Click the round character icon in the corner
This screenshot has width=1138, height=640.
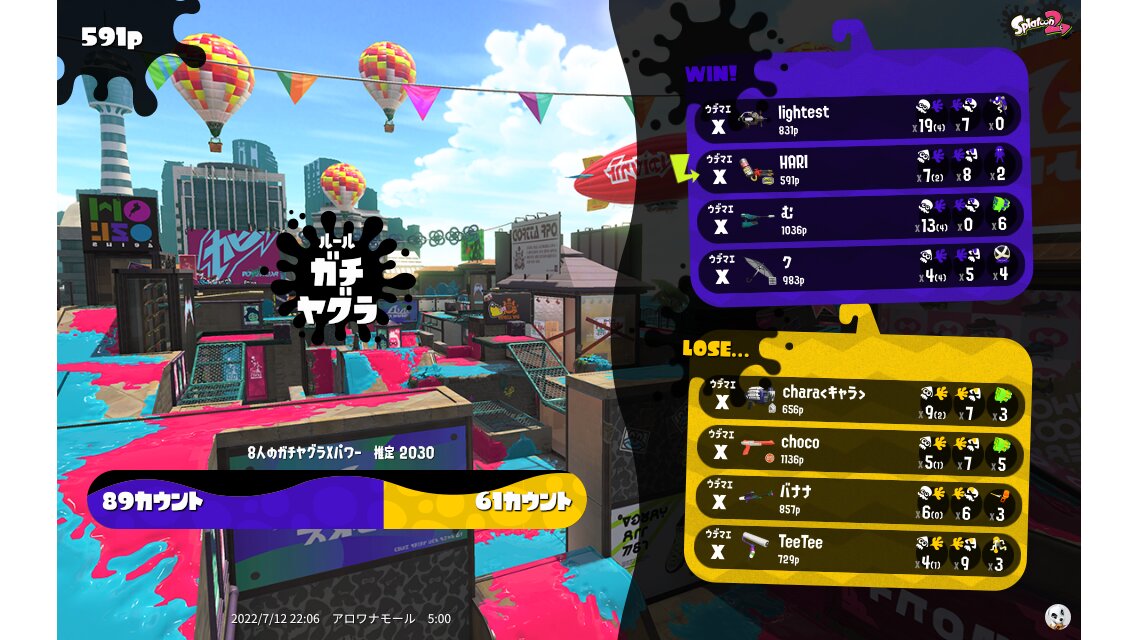pyautogui.click(x=1057, y=616)
